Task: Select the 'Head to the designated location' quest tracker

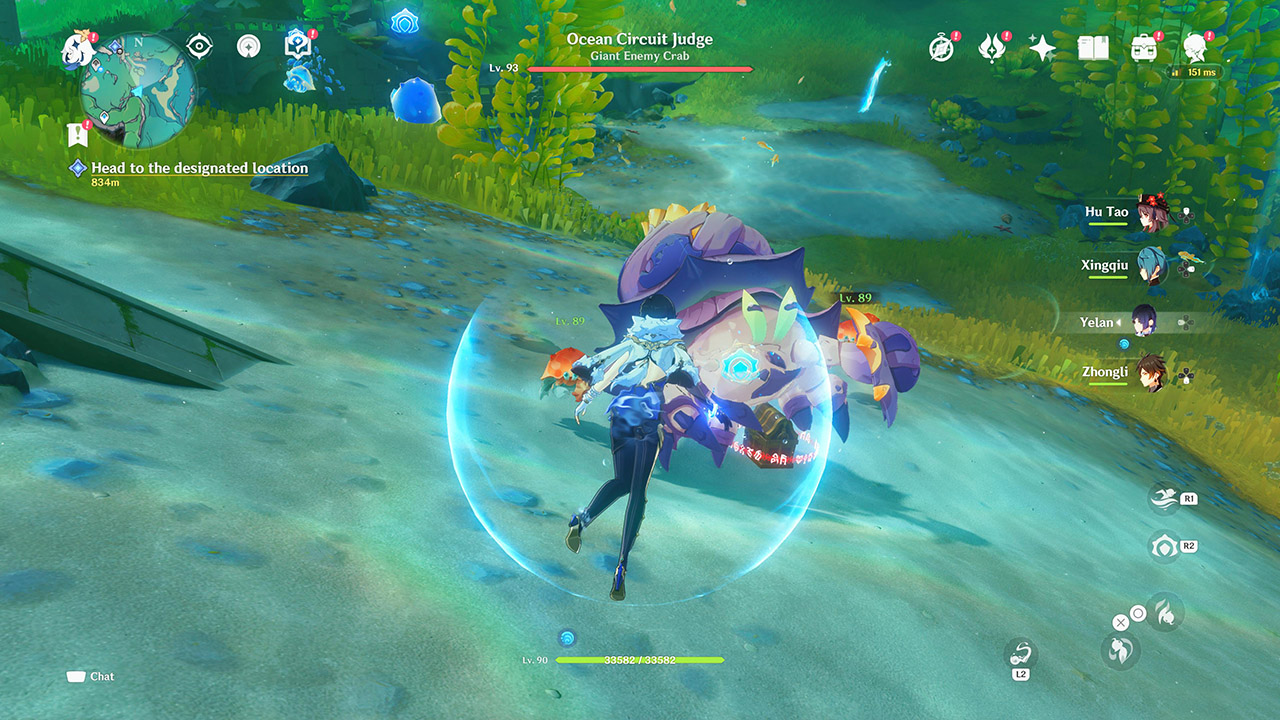Action: 199,168
